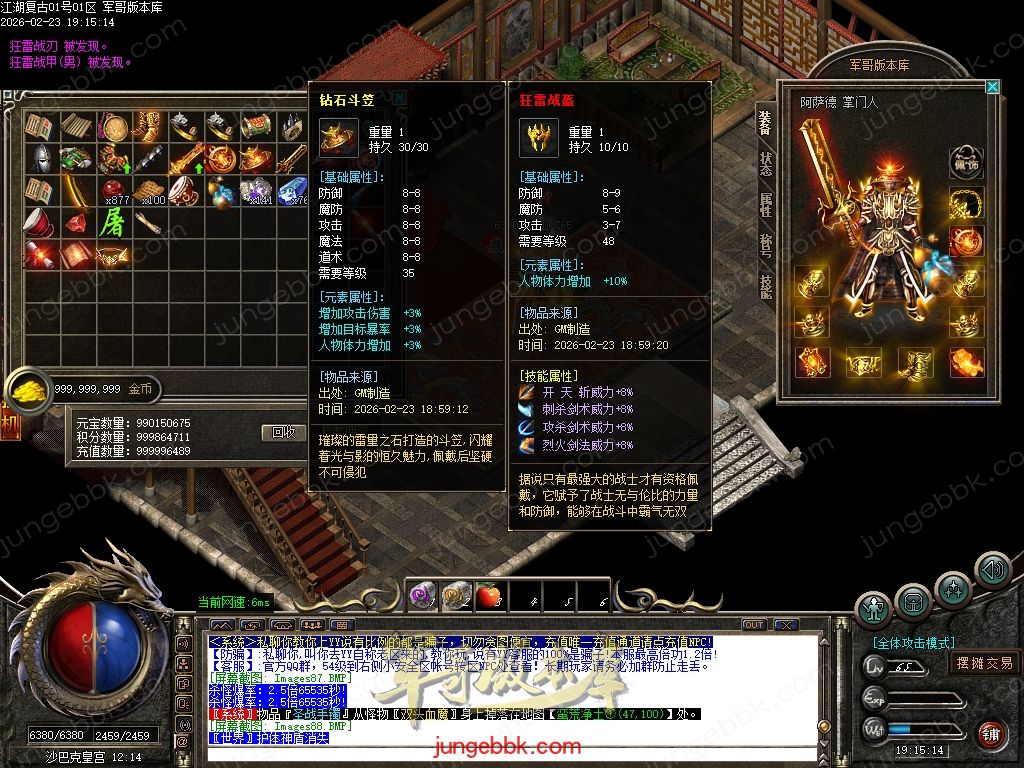Click the OUT button above chat

754,625
